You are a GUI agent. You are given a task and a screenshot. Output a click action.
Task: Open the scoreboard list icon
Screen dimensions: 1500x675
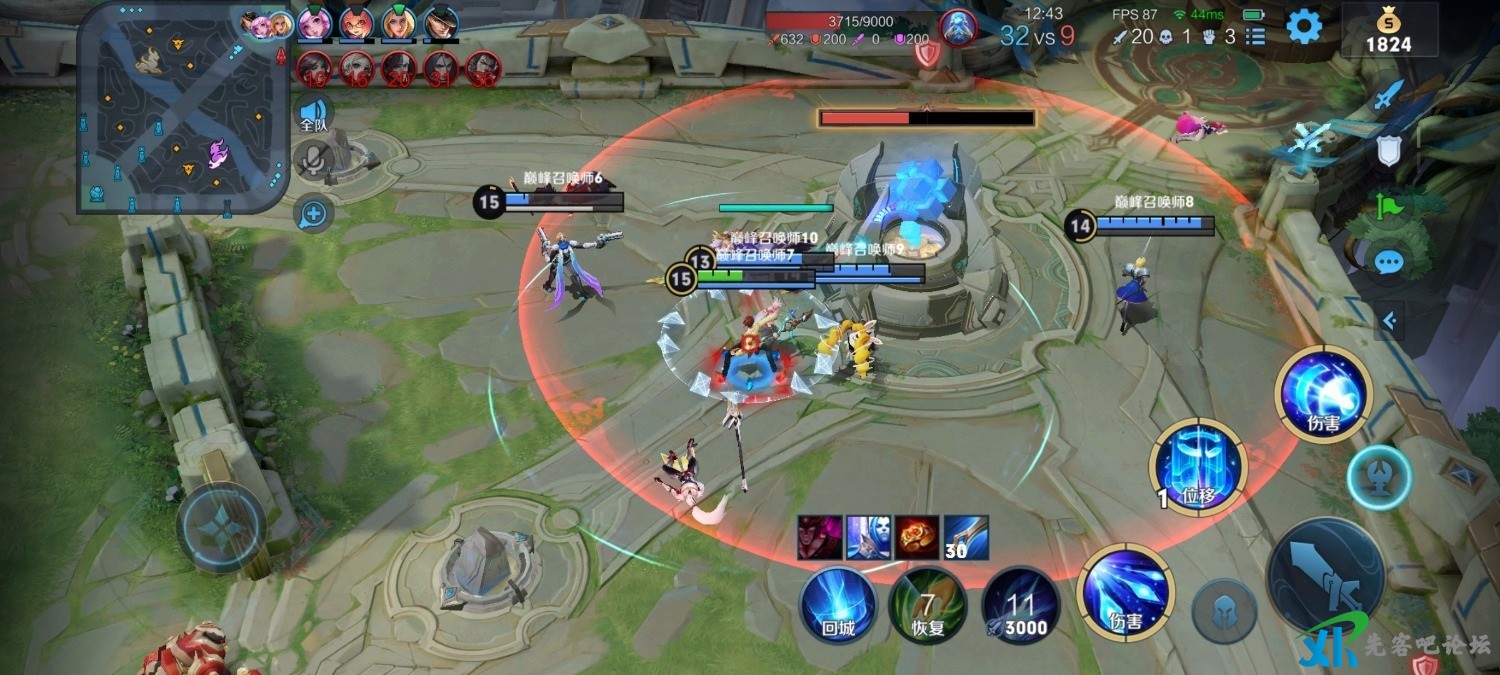(1255, 37)
